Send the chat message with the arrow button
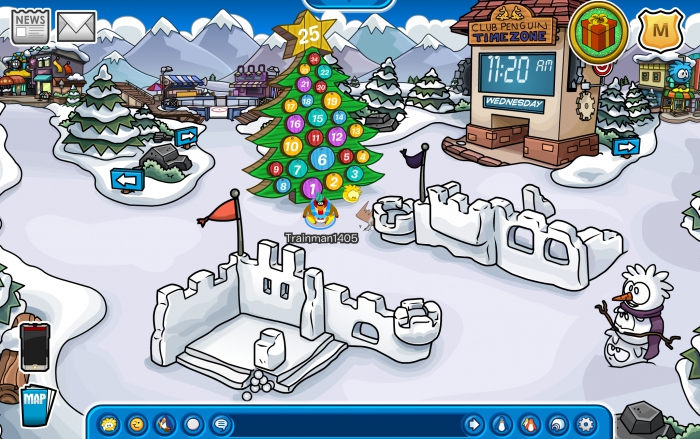This screenshot has width=700, height=439. pos(472,424)
